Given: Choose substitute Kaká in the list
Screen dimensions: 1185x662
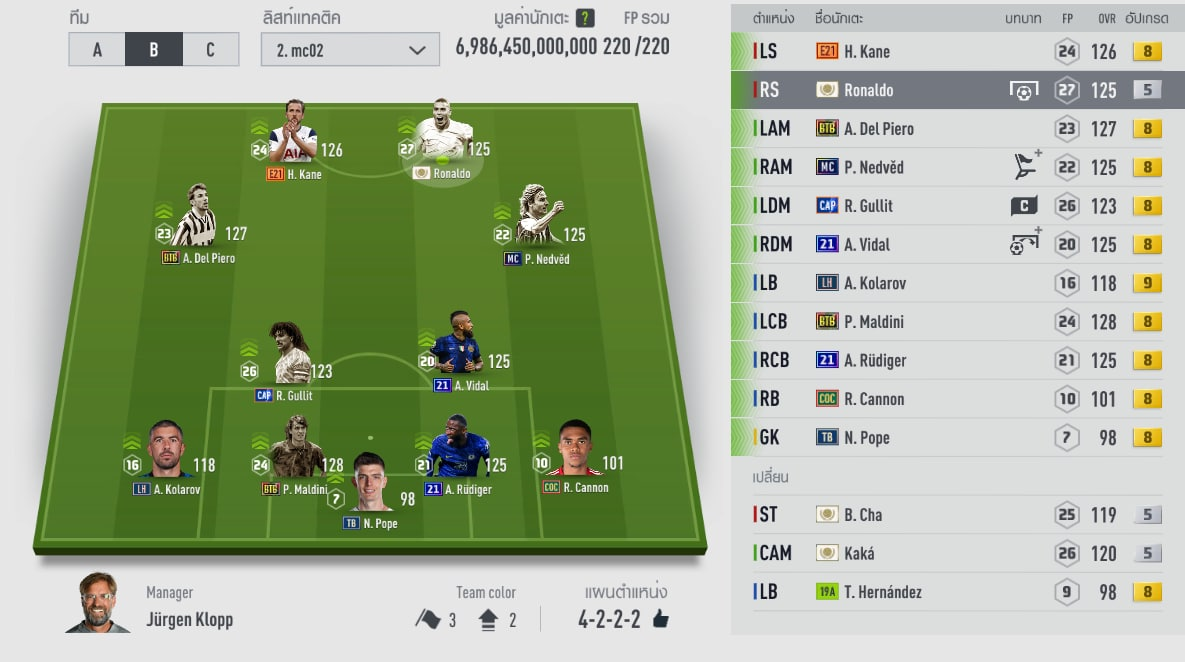Looking at the screenshot, I should (946, 553).
